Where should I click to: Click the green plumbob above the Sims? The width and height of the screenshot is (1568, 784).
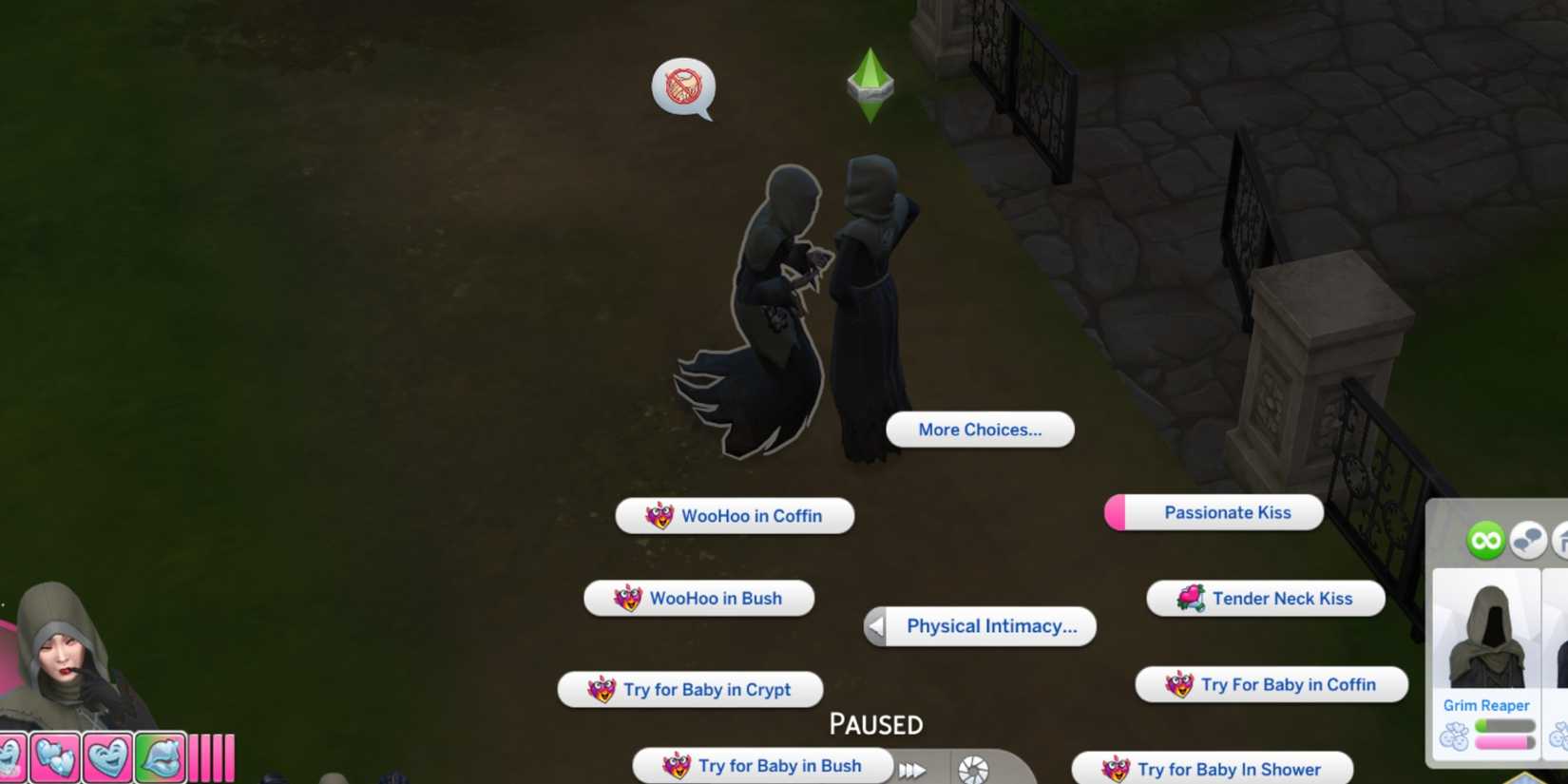[869, 84]
